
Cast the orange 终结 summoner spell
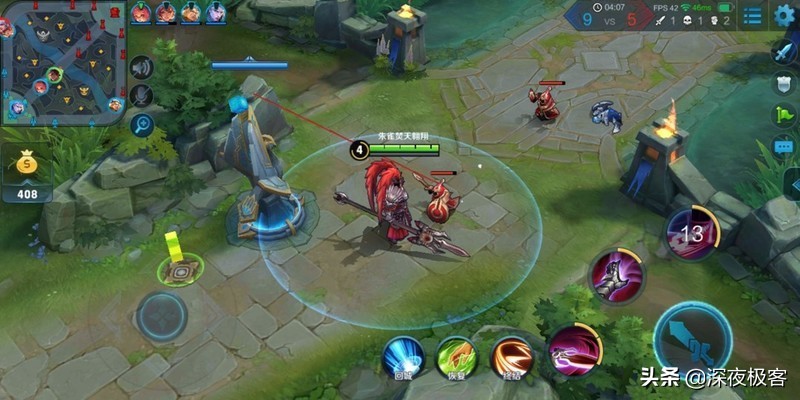tap(511, 357)
